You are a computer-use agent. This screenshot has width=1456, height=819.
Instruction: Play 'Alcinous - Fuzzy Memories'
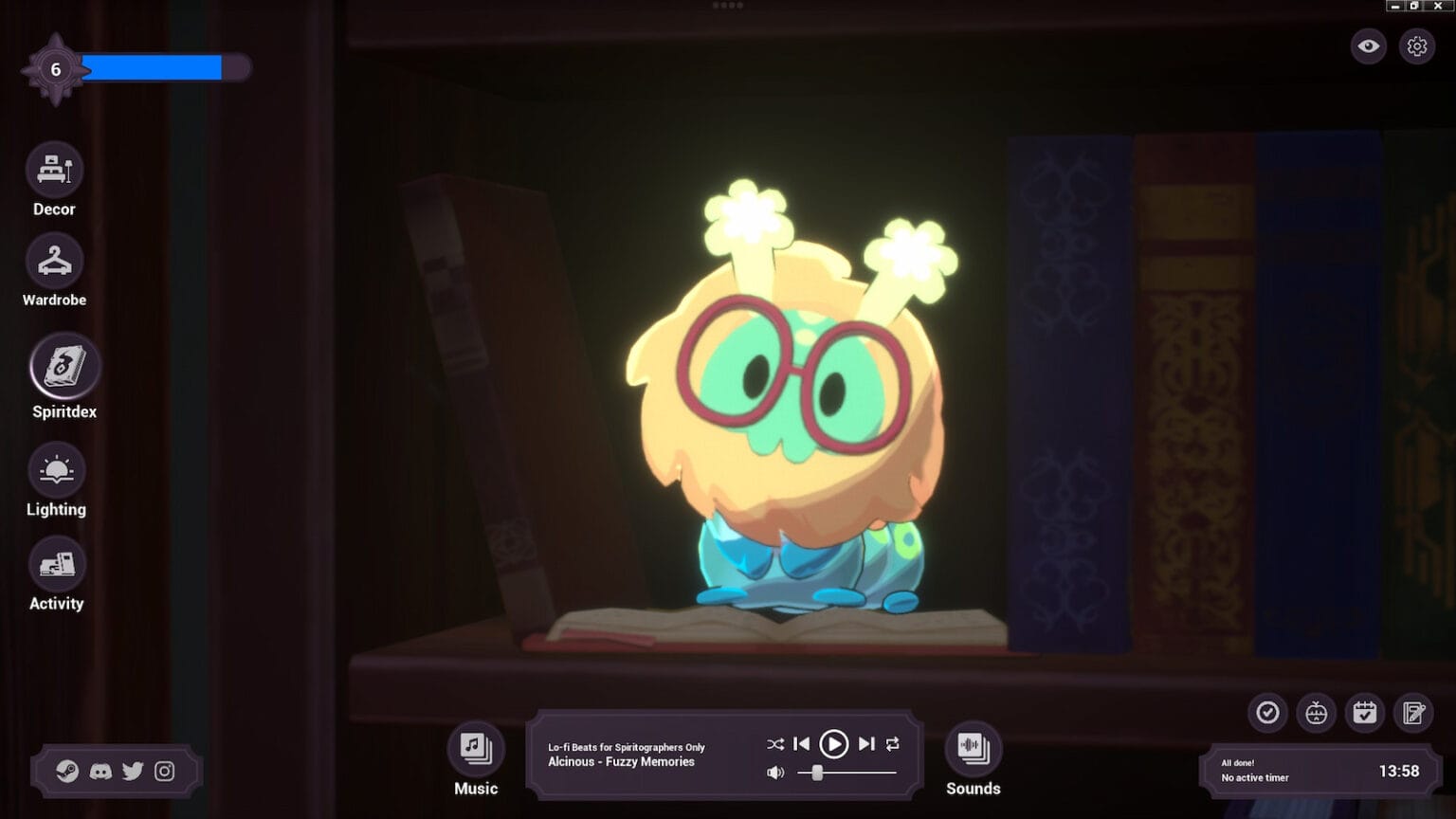coord(834,744)
